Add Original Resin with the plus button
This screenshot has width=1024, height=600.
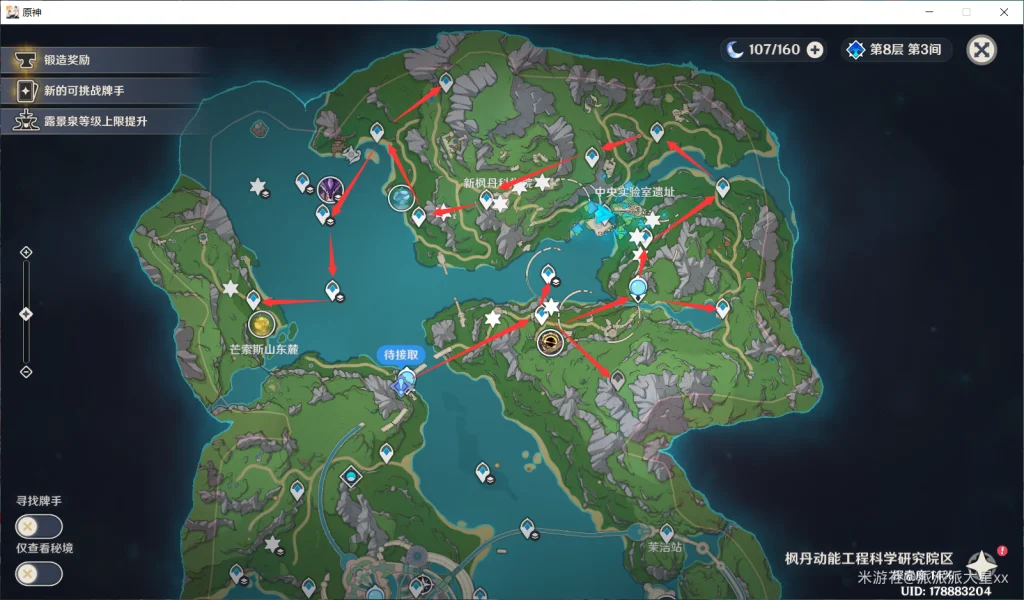point(815,50)
